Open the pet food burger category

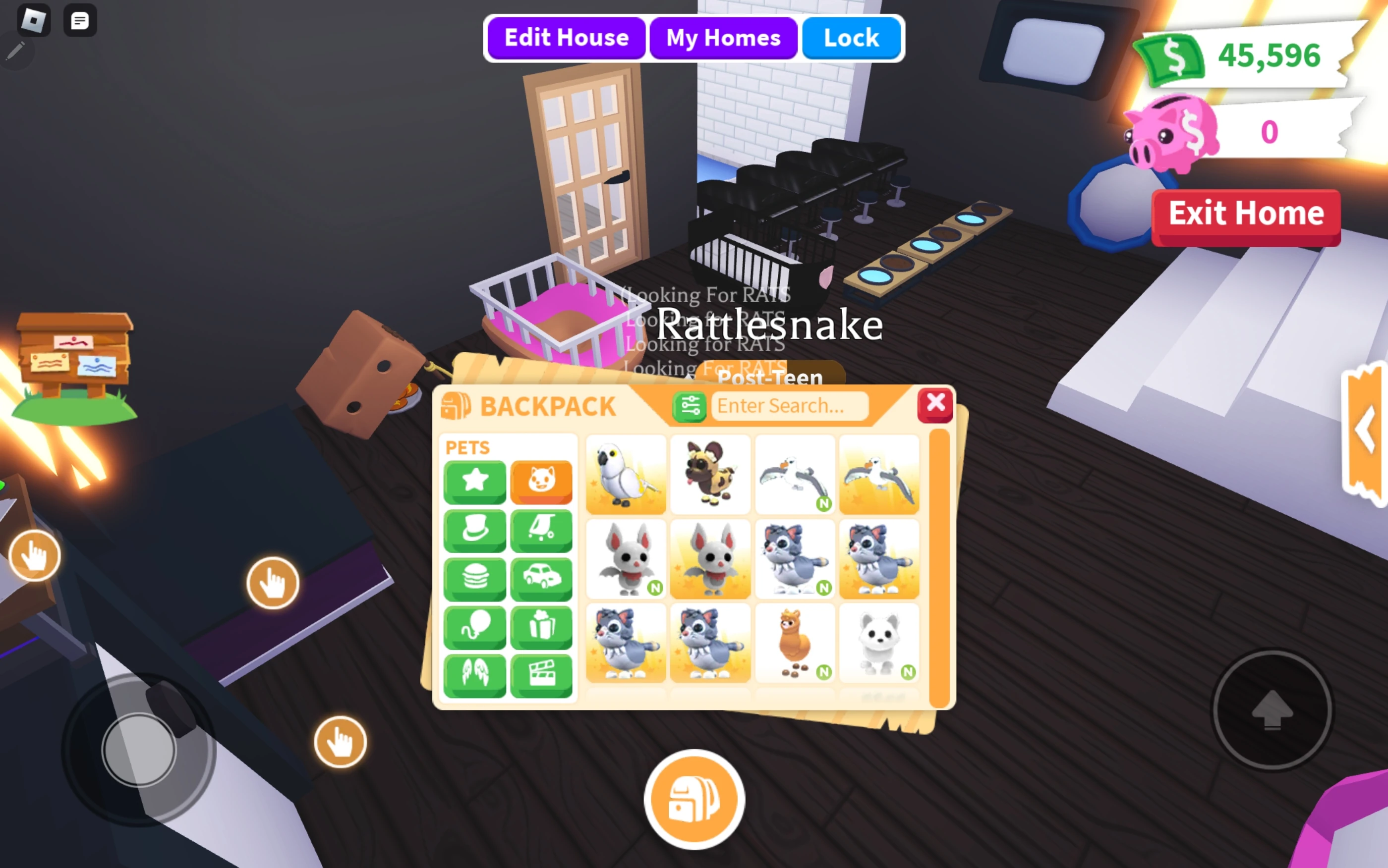pyautogui.click(x=475, y=578)
